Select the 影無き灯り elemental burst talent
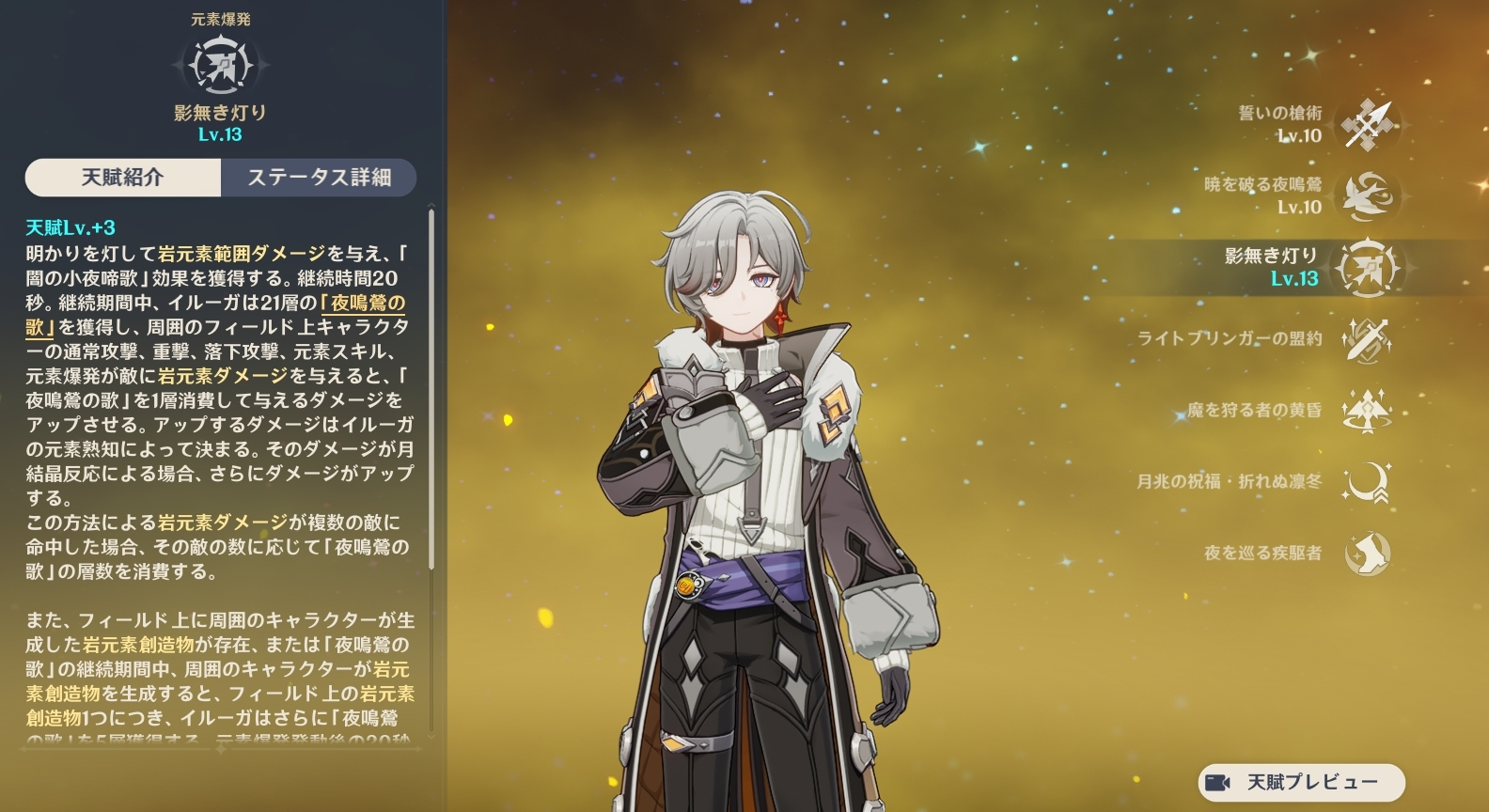 1369,268
